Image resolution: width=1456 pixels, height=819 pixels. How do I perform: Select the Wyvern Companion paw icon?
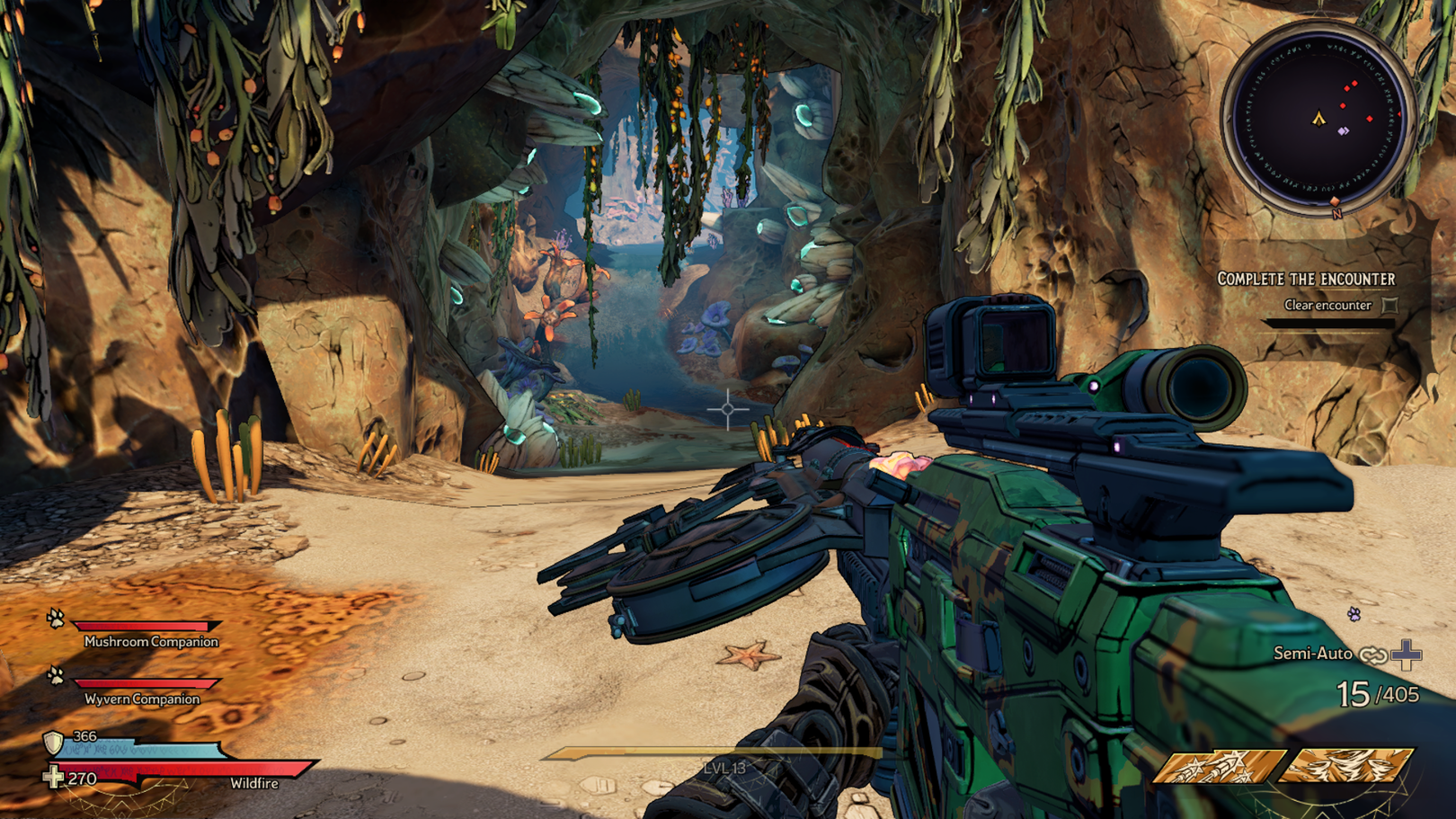click(x=56, y=675)
